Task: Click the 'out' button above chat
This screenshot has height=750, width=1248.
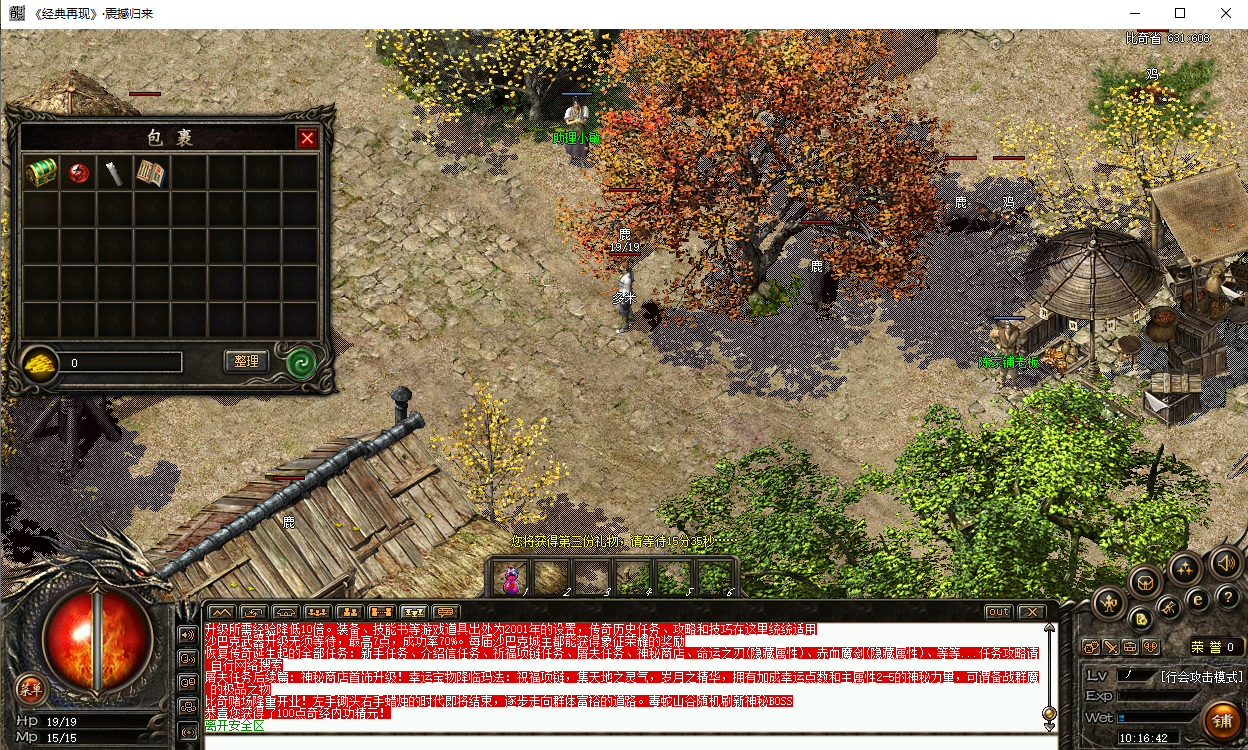Action: pyautogui.click(x=998, y=611)
